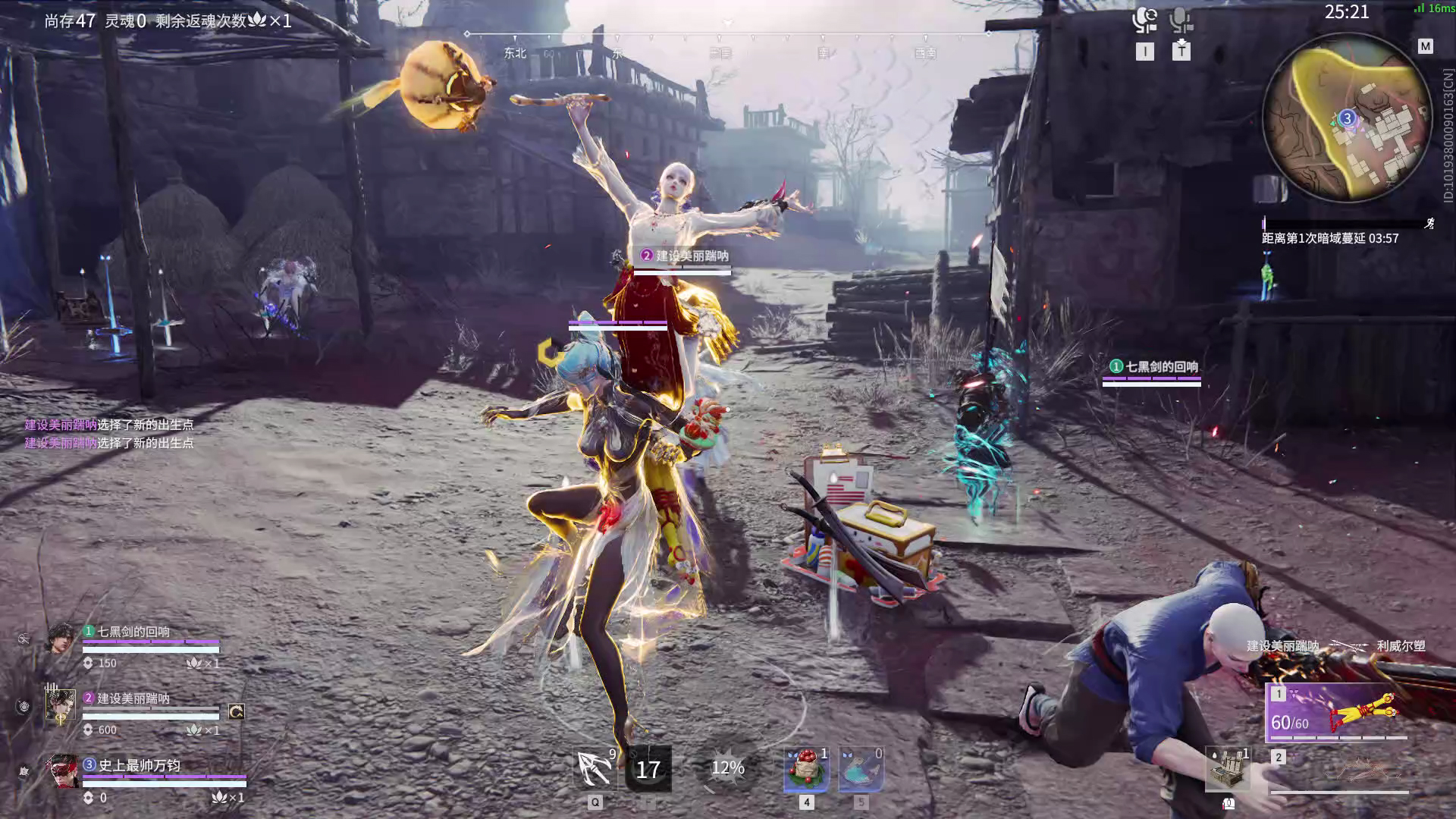
Task: Toggle the microphone icon
Action: (1180, 20)
